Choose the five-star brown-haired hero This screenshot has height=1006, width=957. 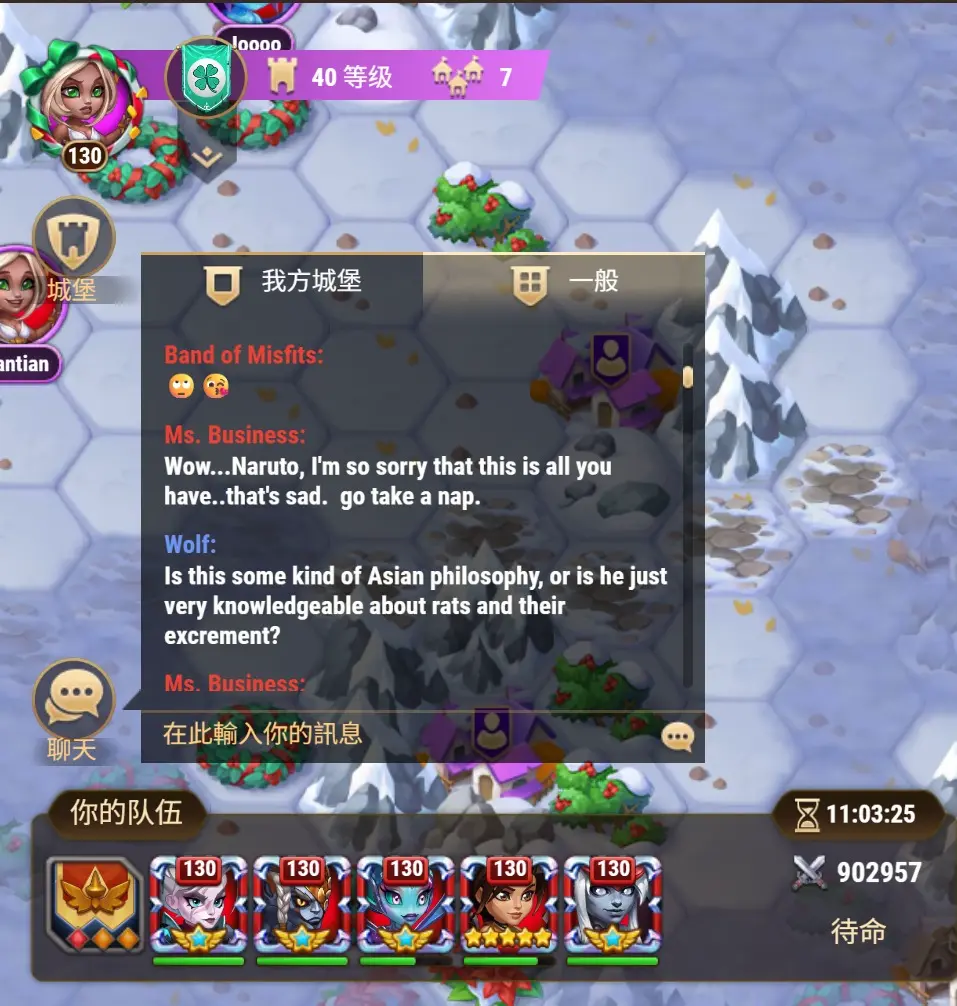(x=510, y=907)
